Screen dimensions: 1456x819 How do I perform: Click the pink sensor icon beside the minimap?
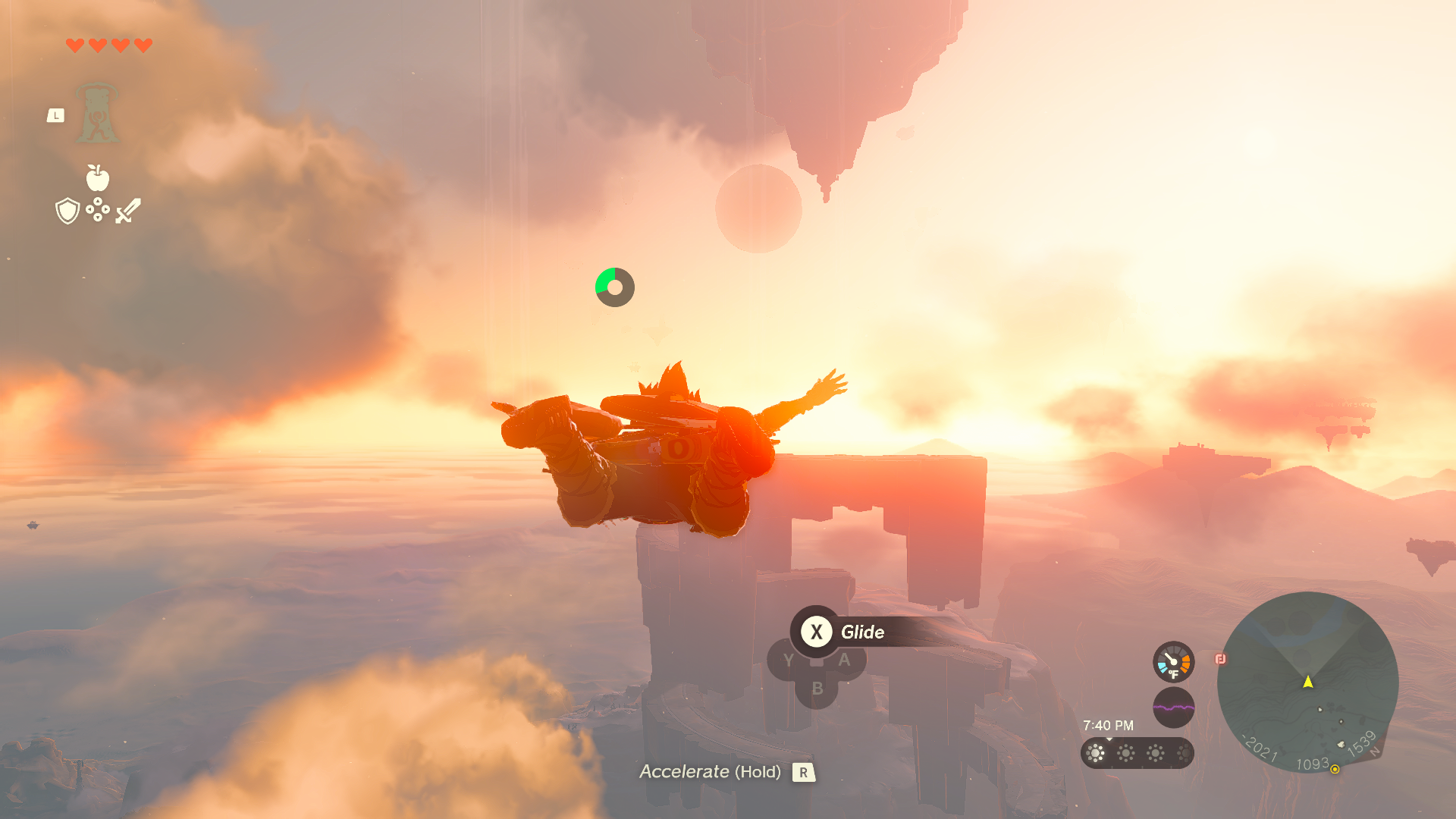click(1220, 659)
